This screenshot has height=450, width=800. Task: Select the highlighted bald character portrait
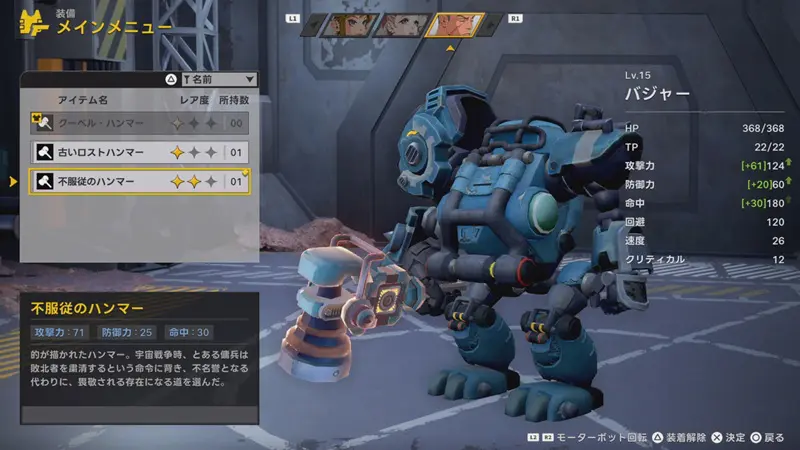[455, 24]
